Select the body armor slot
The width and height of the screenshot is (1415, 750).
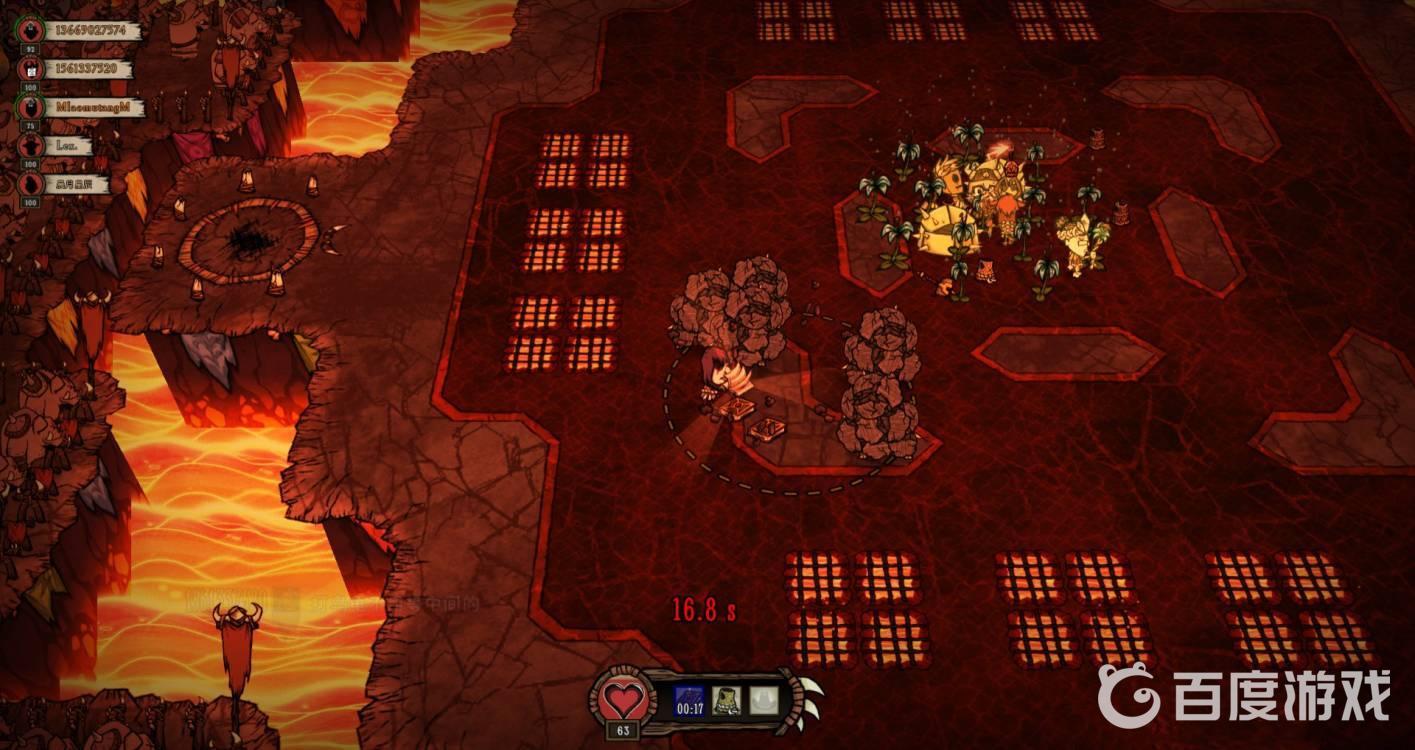(727, 701)
